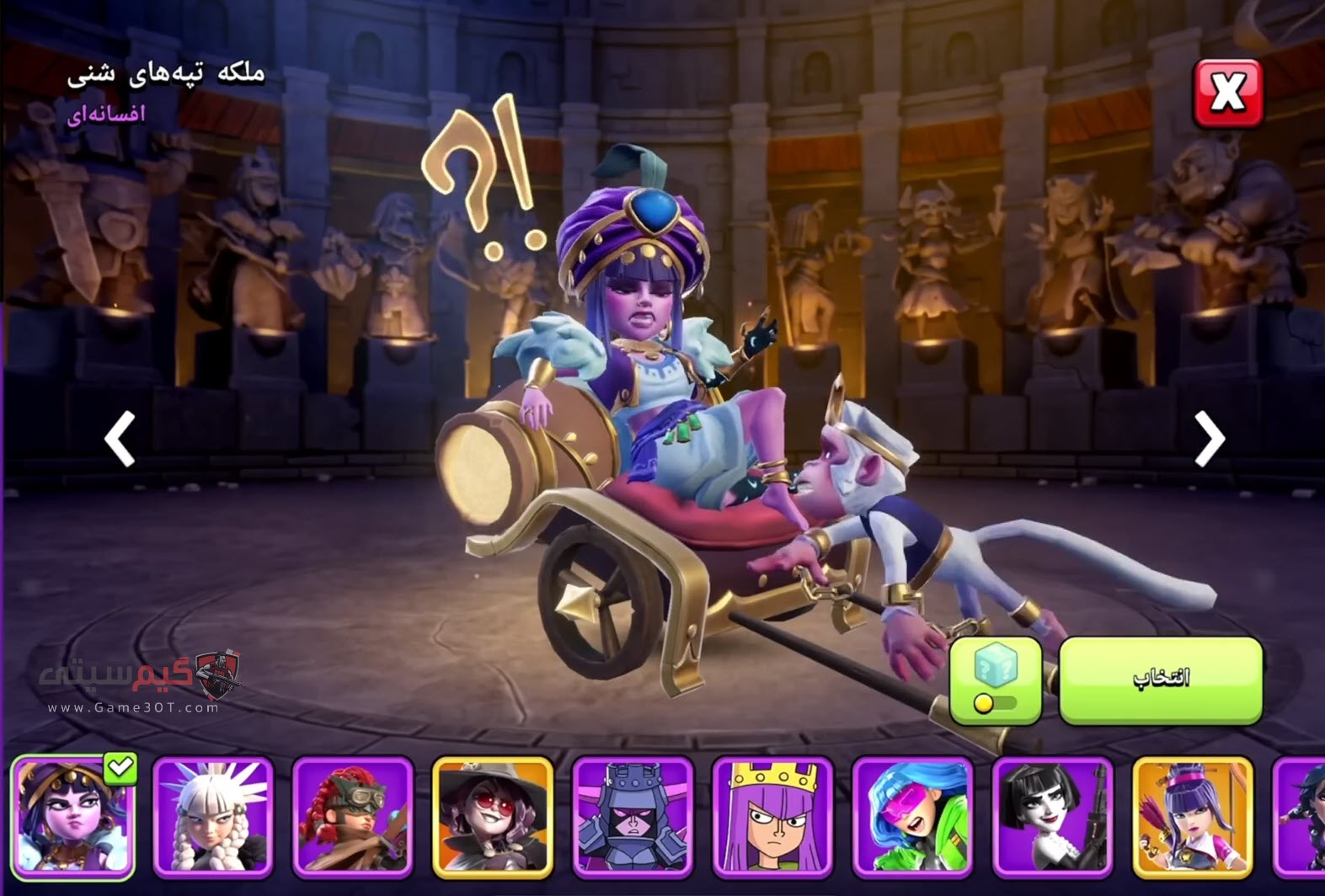Pick the red-haired goggles queen skin
The image size is (1325, 896).
pos(353,816)
